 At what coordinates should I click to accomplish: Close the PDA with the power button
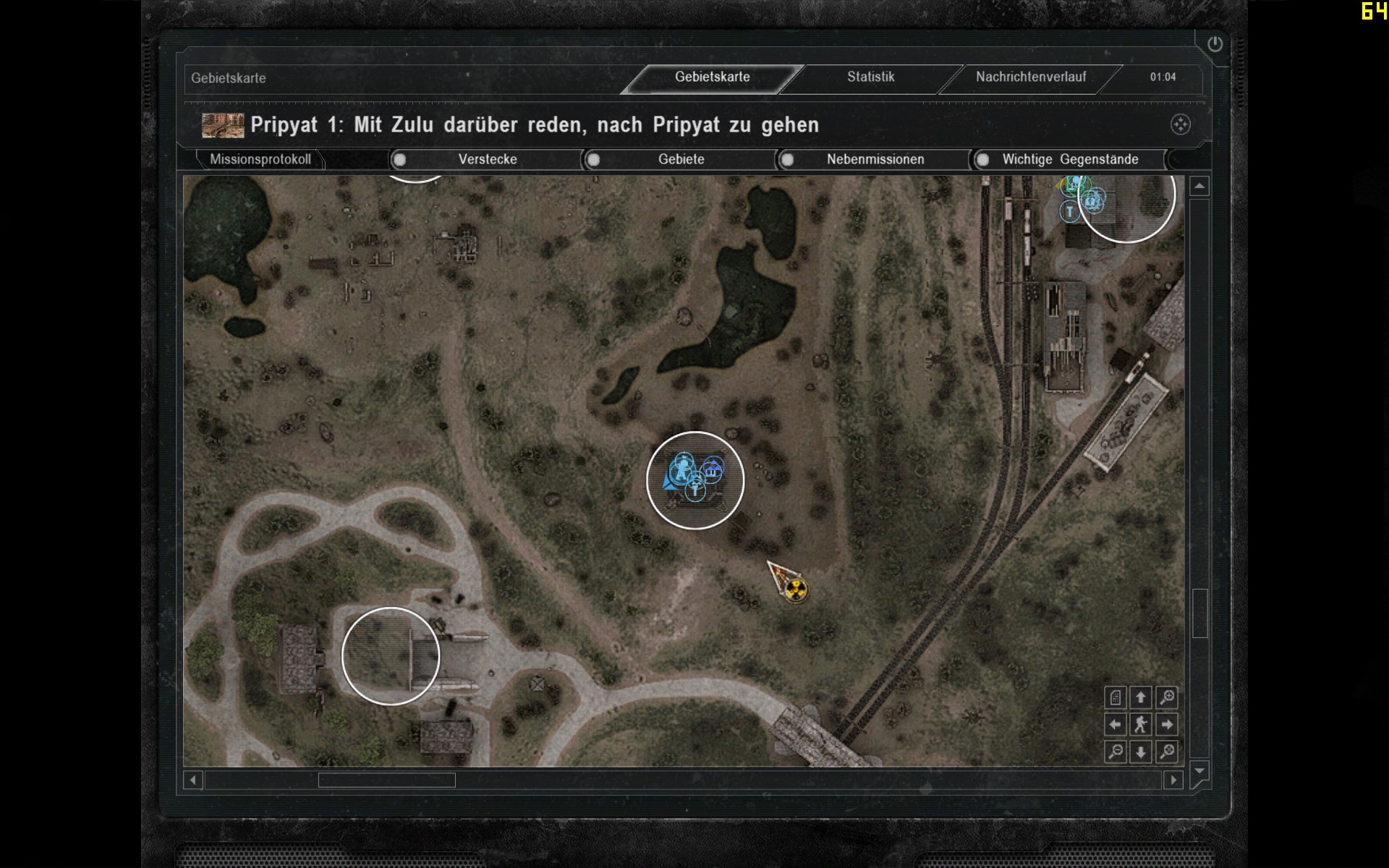1215,44
